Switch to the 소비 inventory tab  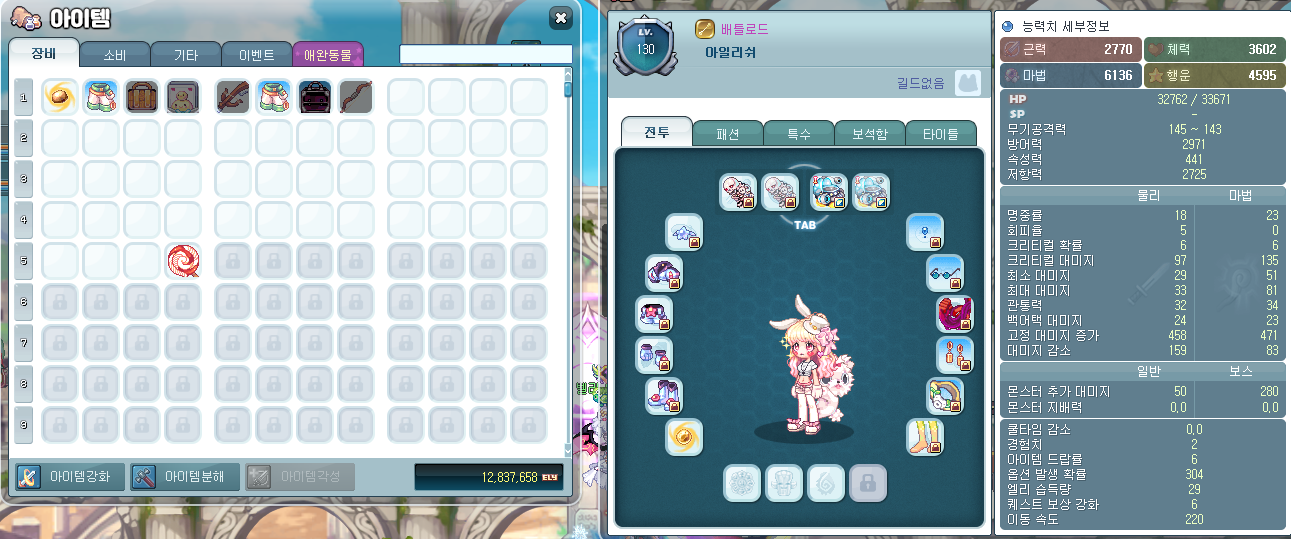pyautogui.click(x=114, y=54)
